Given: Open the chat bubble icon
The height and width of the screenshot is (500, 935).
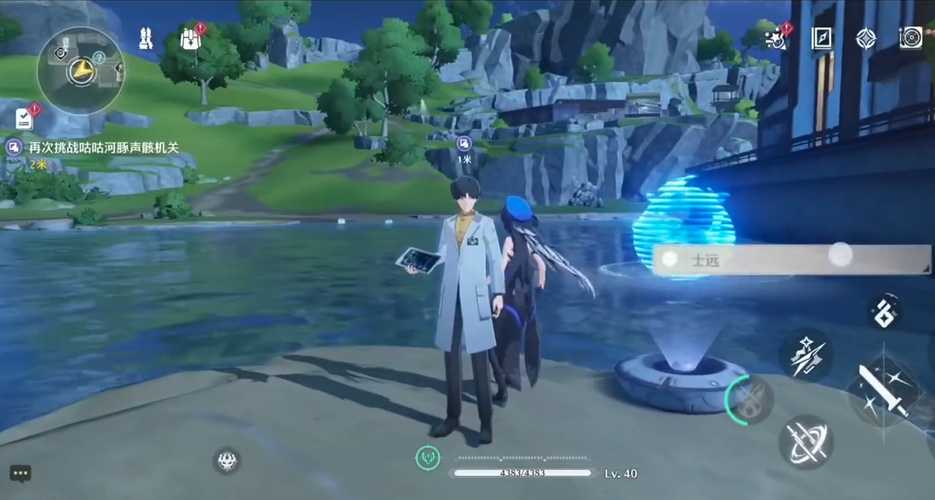Looking at the screenshot, I should pyautogui.click(x=20, y=473).
